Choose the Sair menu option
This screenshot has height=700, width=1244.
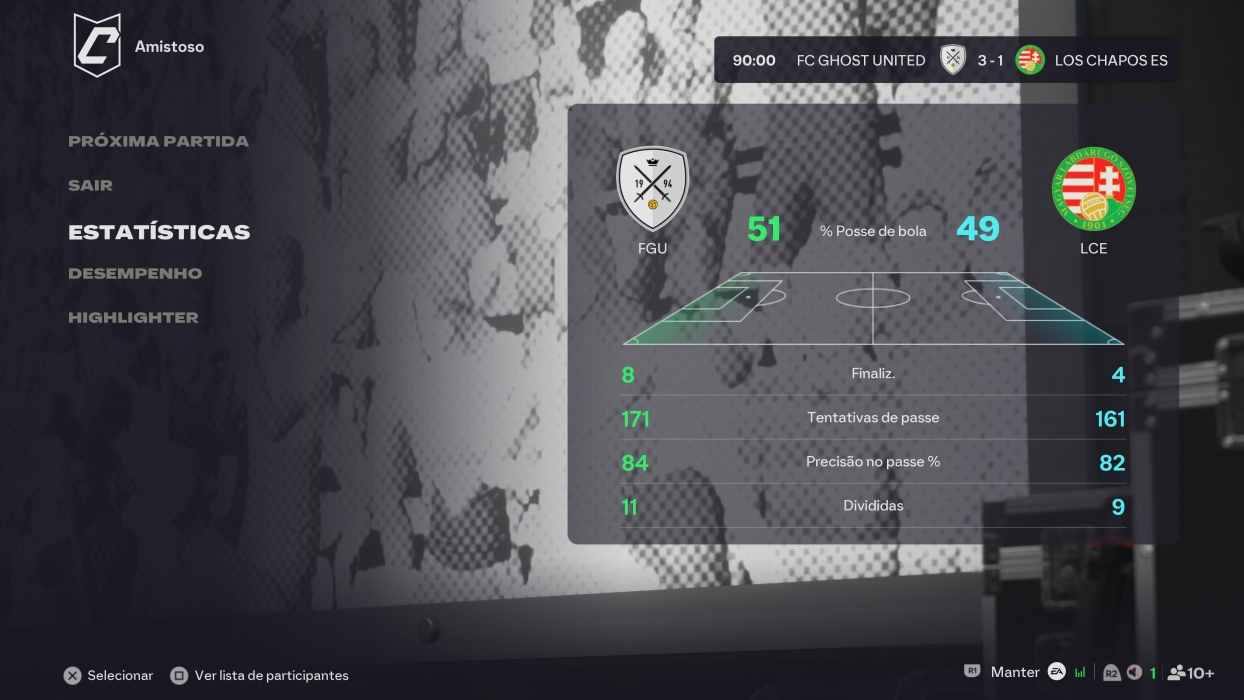point(90,185)
